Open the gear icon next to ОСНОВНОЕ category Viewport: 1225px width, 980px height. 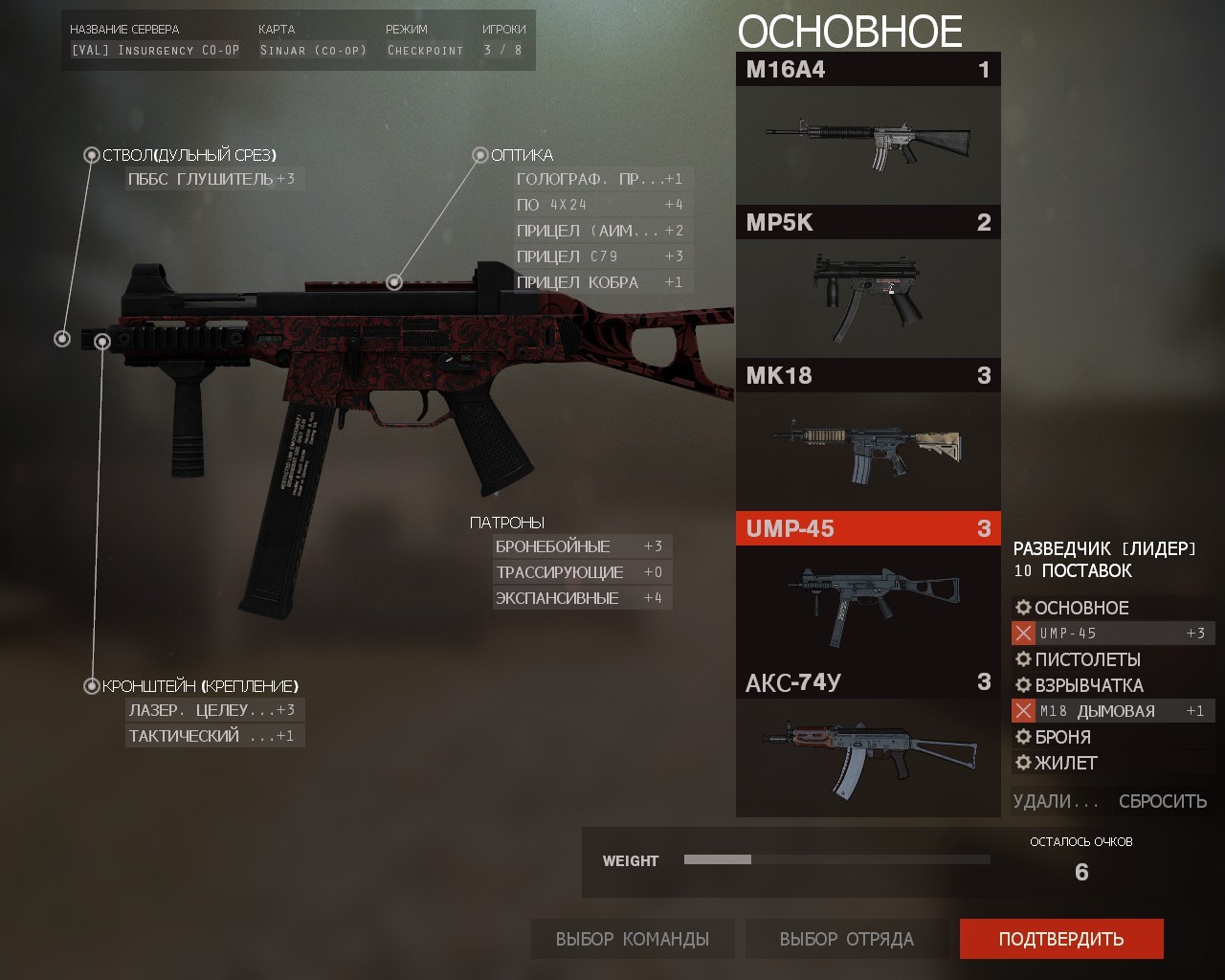pyautogui.click(x=1022, y=607)
